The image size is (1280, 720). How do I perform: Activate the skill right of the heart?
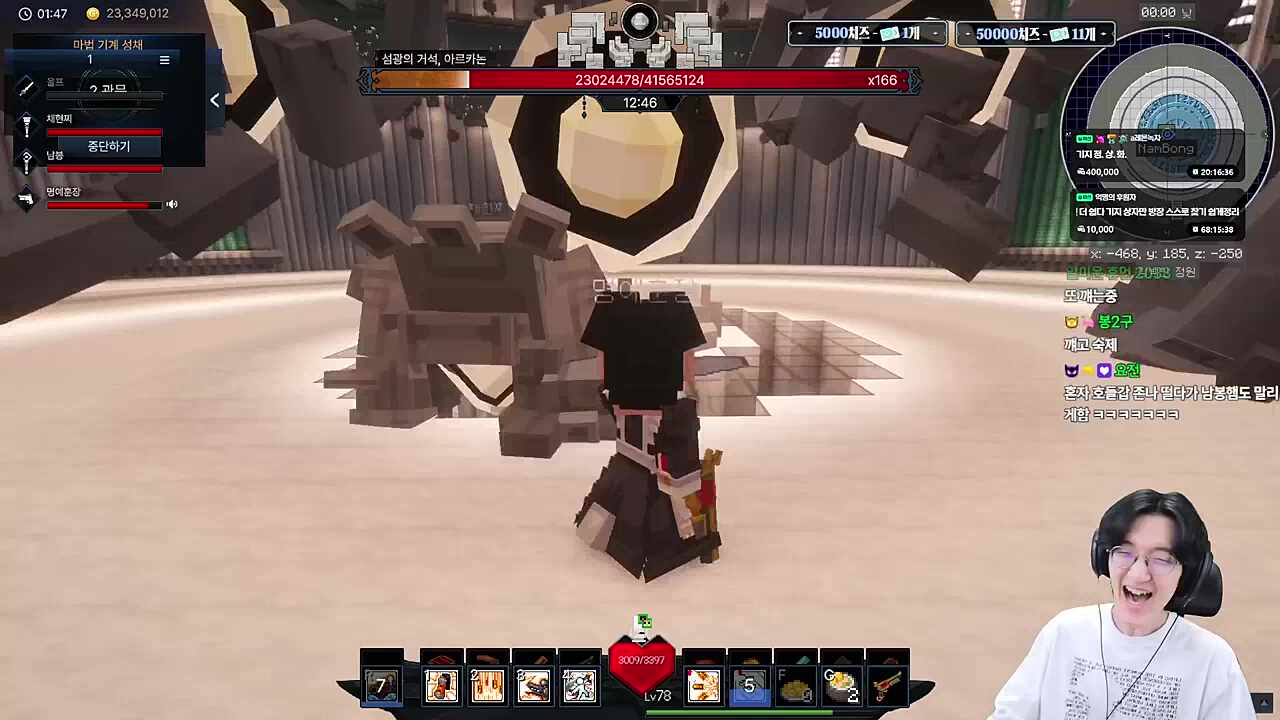coord(703,685)
